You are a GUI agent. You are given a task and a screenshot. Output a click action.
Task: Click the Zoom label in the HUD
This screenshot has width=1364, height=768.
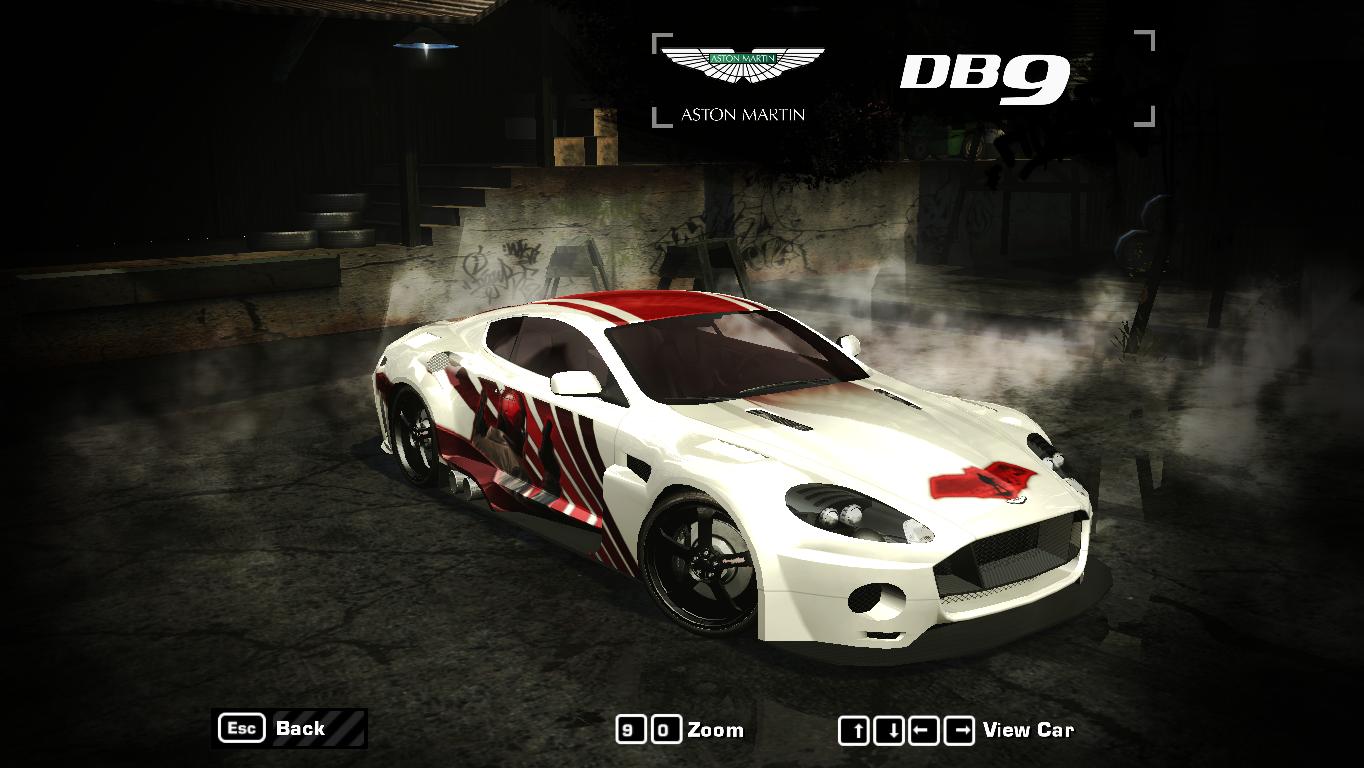tap(716, 728)
